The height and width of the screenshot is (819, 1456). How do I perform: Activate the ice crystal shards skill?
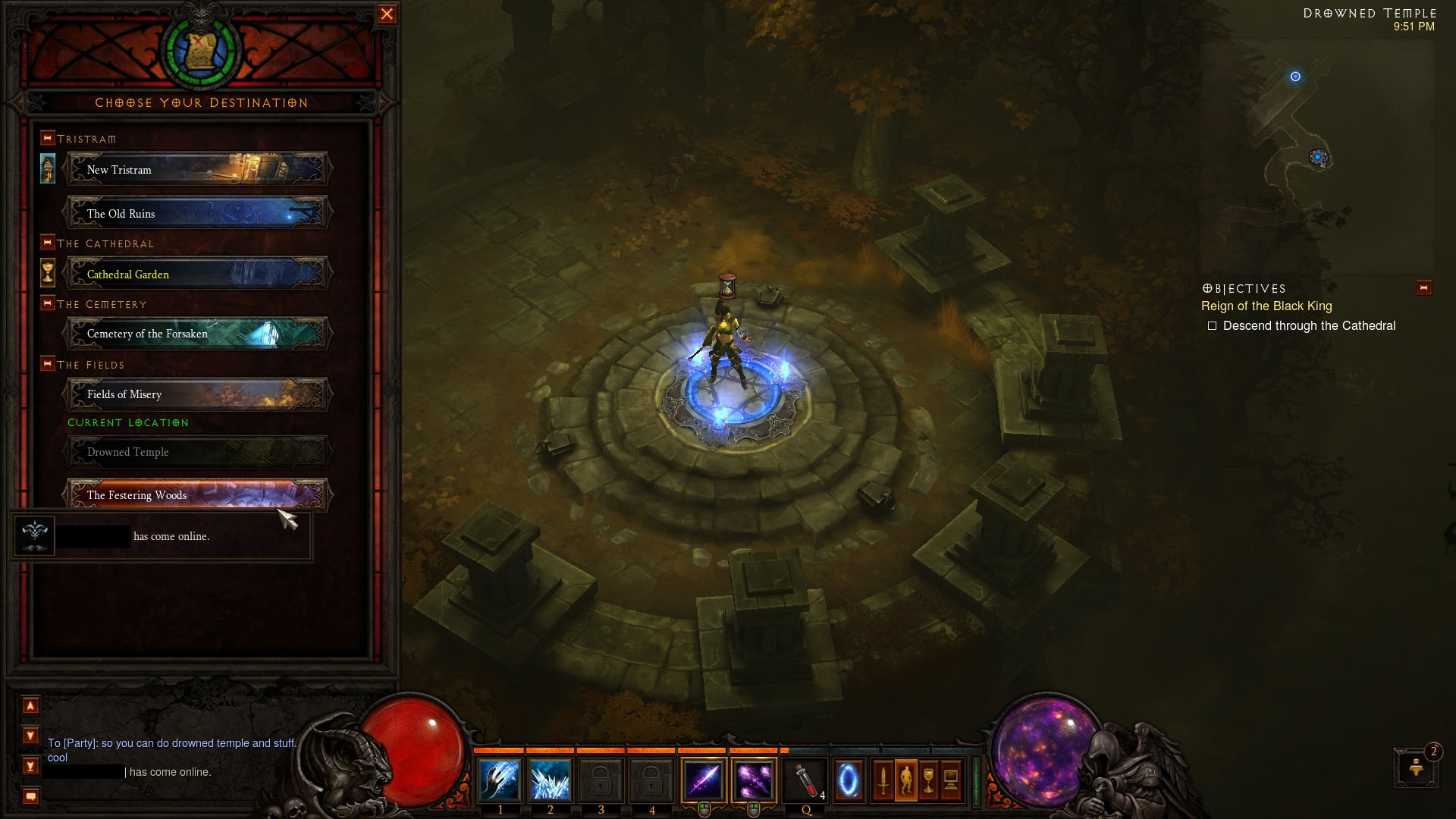pyautogui.click(x=550, y=780)
